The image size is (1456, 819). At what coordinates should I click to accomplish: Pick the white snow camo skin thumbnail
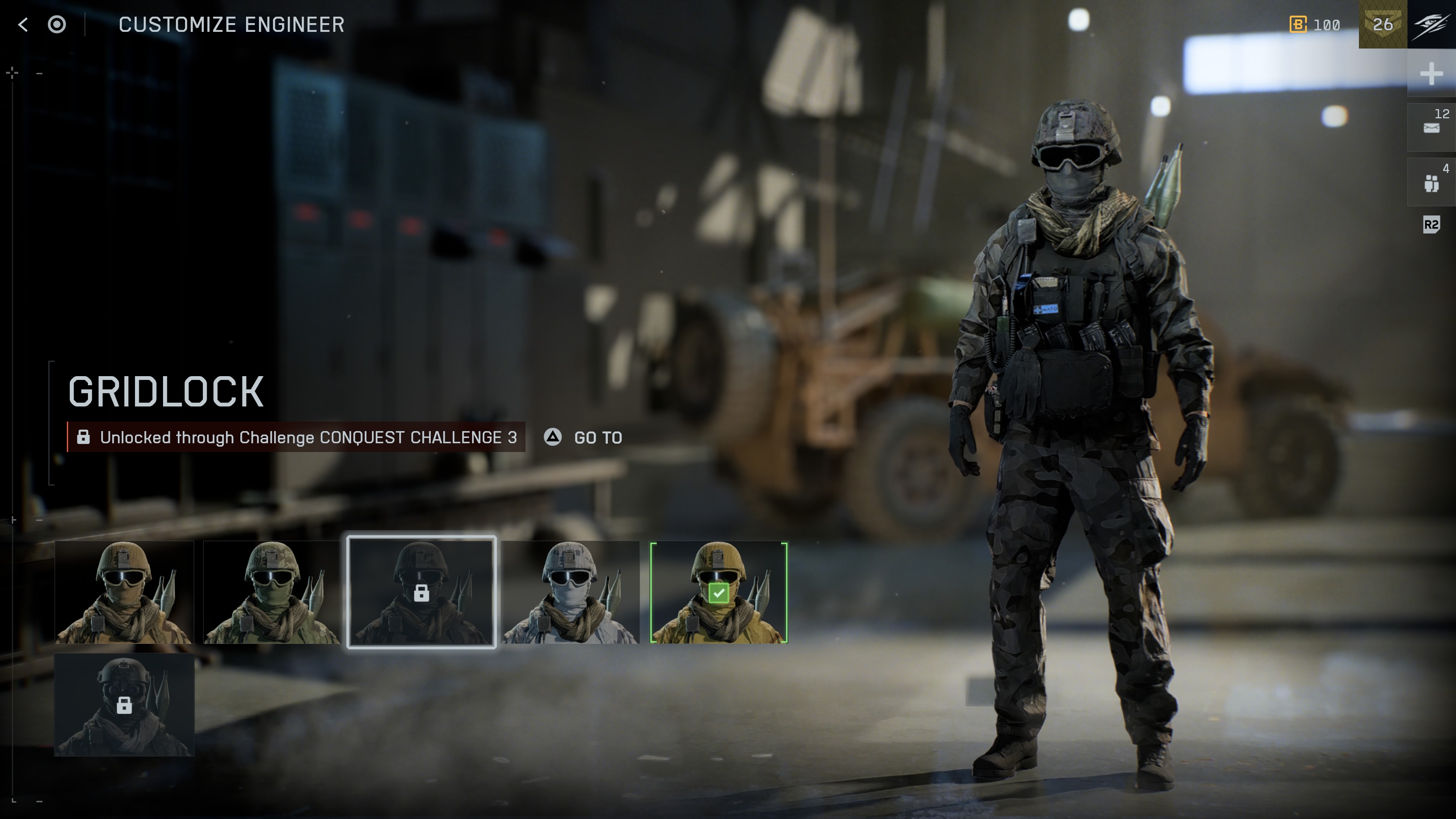[570, 592]
